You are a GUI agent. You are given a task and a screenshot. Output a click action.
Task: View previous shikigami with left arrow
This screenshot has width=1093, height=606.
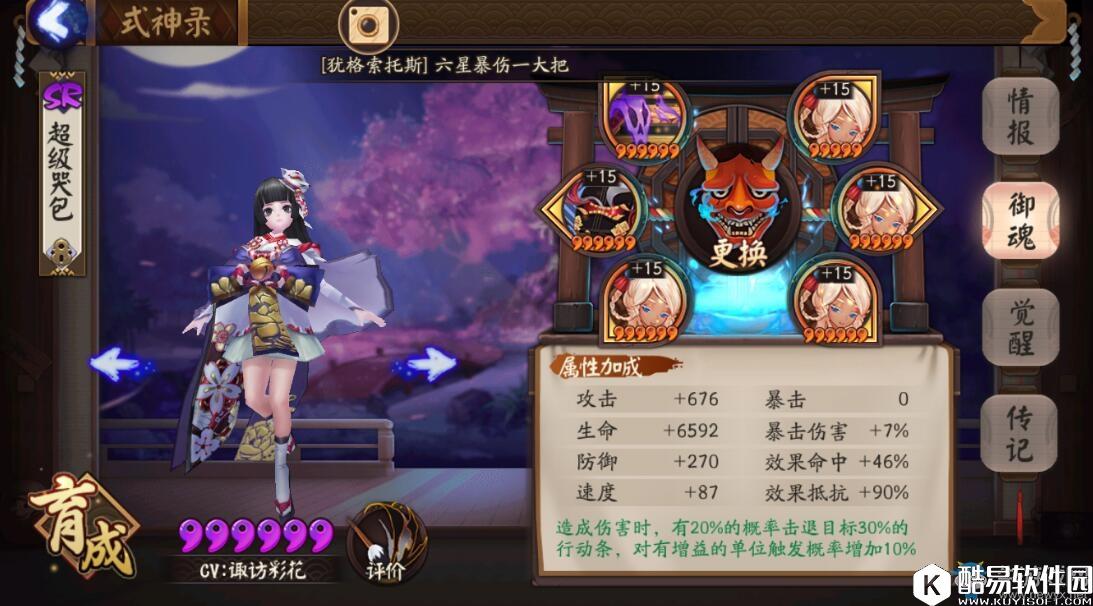click(x=116, y=365)
